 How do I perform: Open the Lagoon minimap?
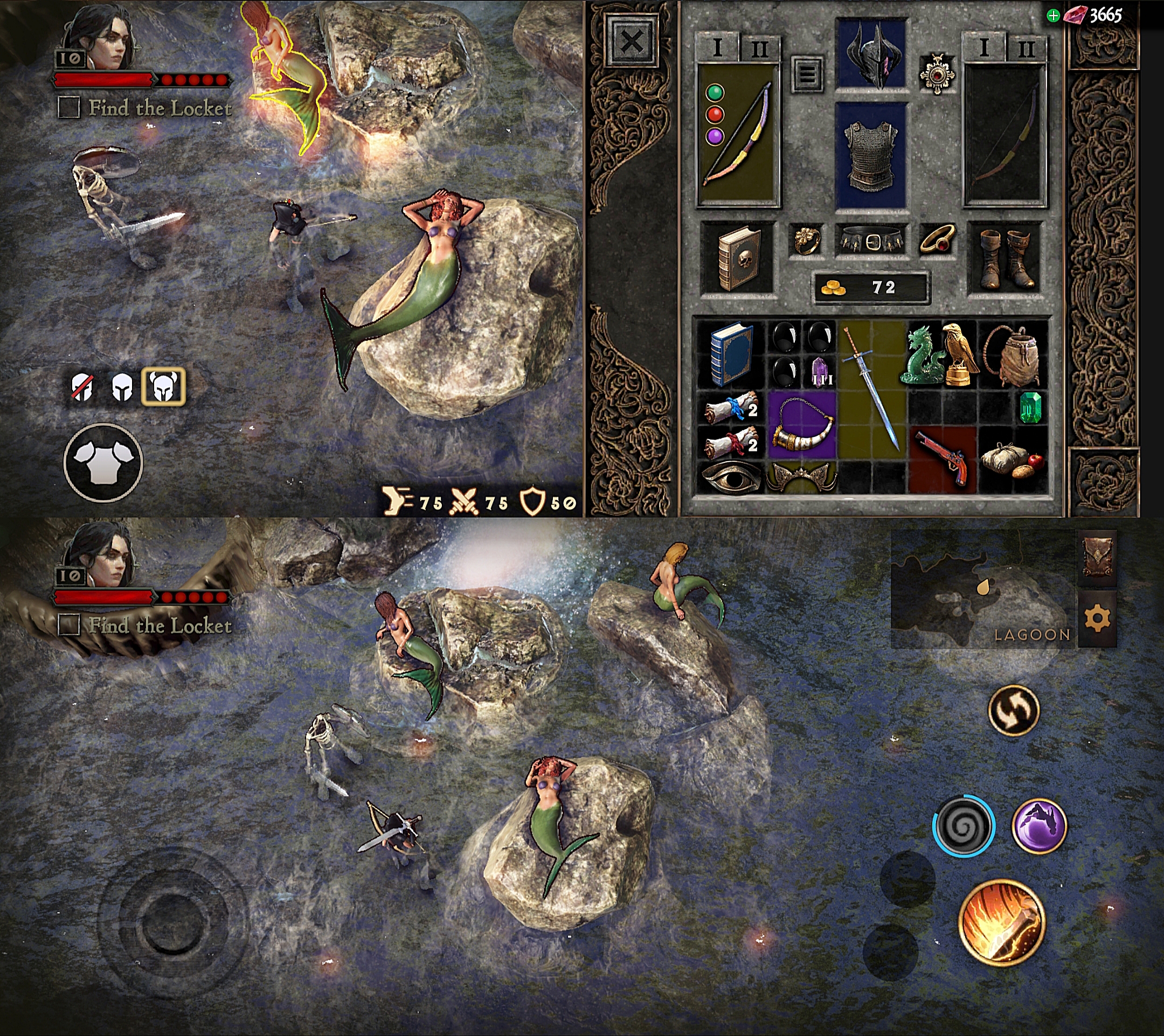tap(982, 590)
